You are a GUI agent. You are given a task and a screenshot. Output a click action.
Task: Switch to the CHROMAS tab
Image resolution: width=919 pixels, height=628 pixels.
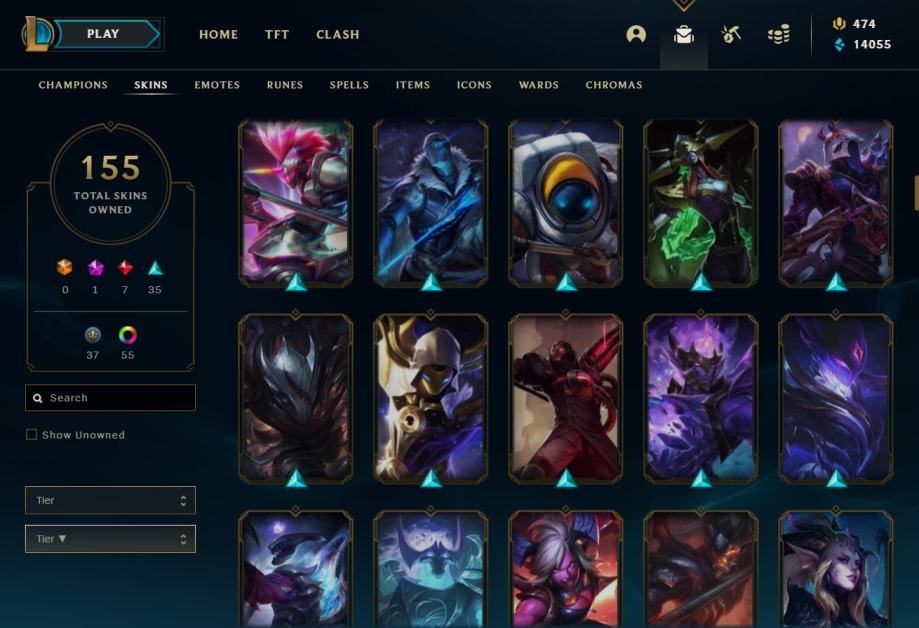pyautogui.click(x=614, y=85)
